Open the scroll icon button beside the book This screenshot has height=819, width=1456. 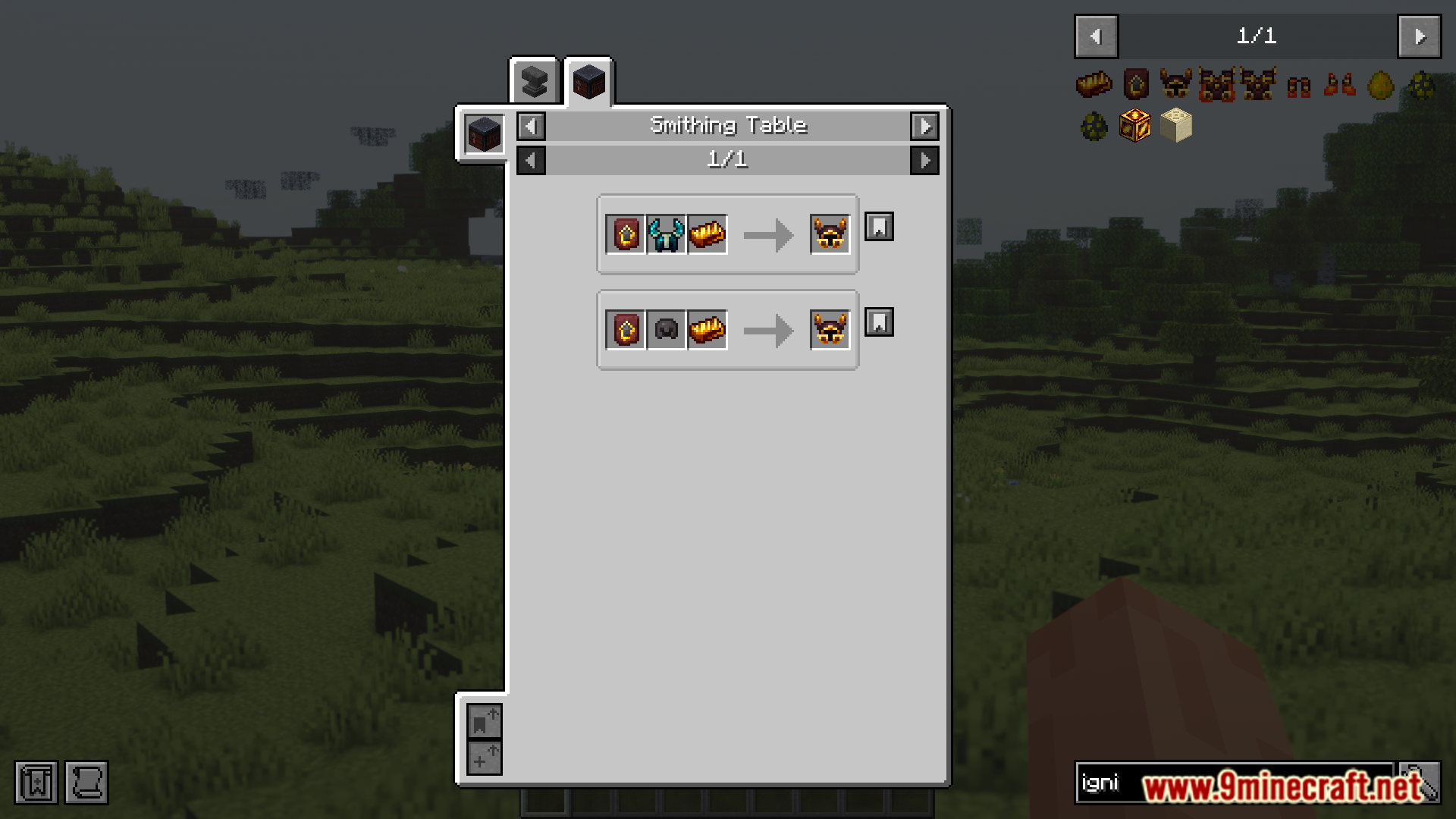tap(86, 783)
